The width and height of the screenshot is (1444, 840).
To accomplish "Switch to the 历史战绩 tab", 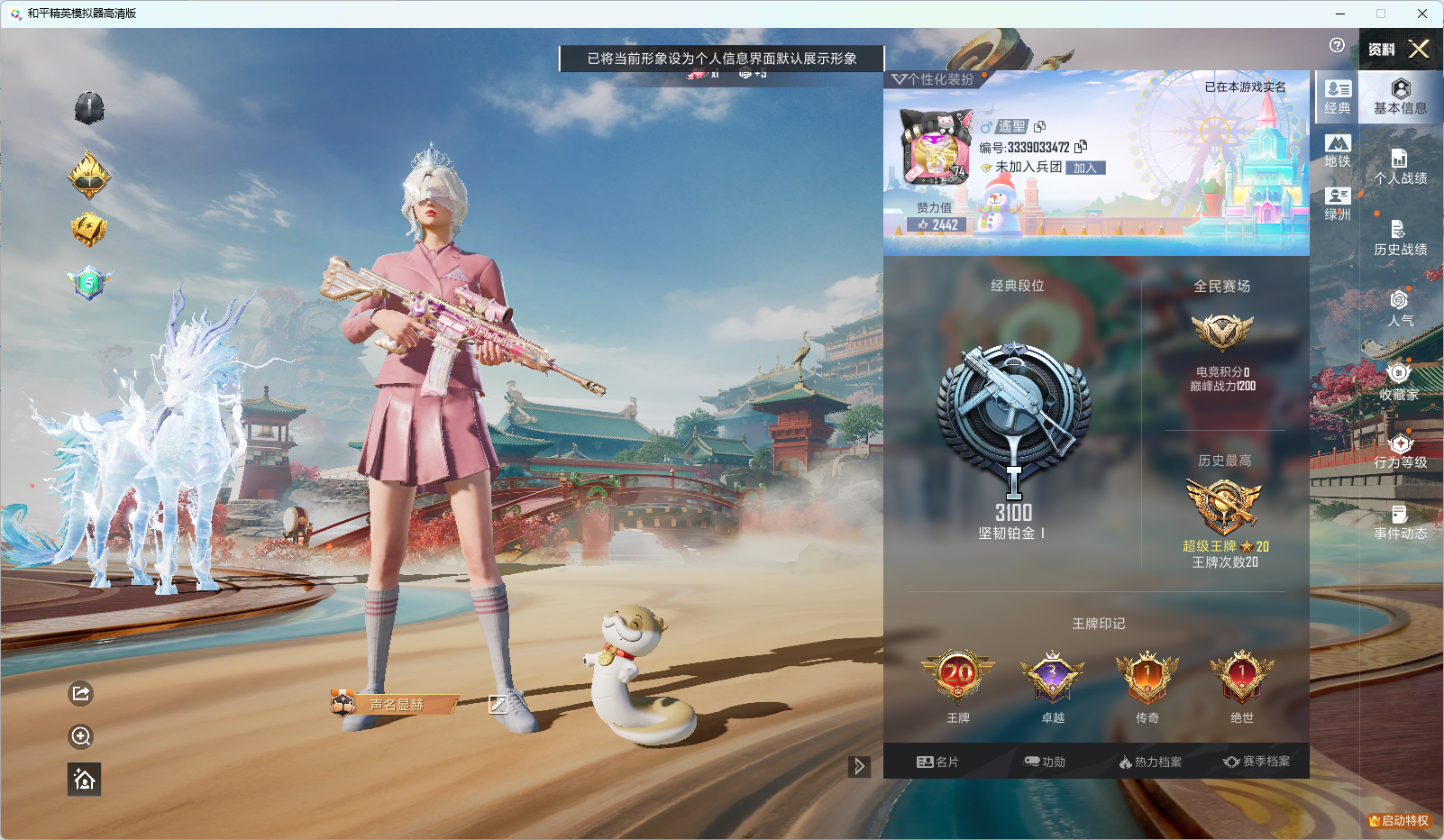I will click(1400, 239).
